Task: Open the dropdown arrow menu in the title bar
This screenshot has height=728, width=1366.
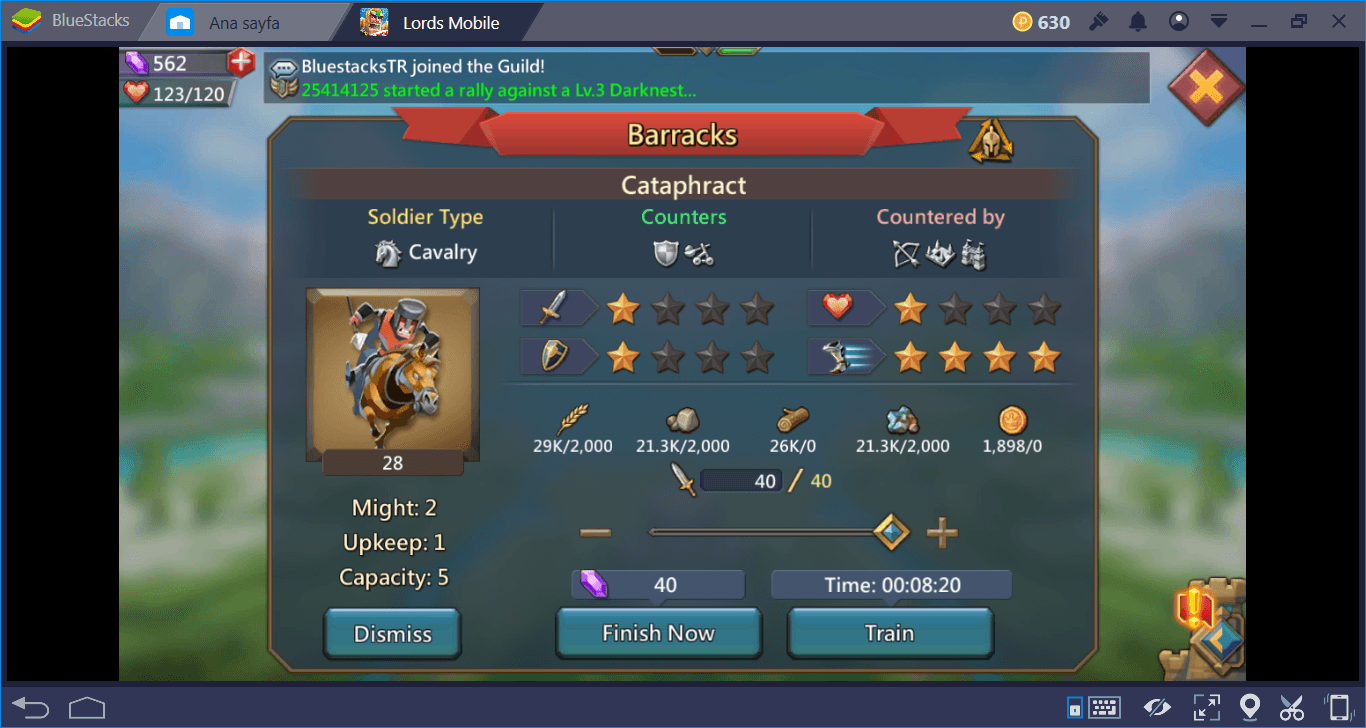Action: coord(1220,20)
